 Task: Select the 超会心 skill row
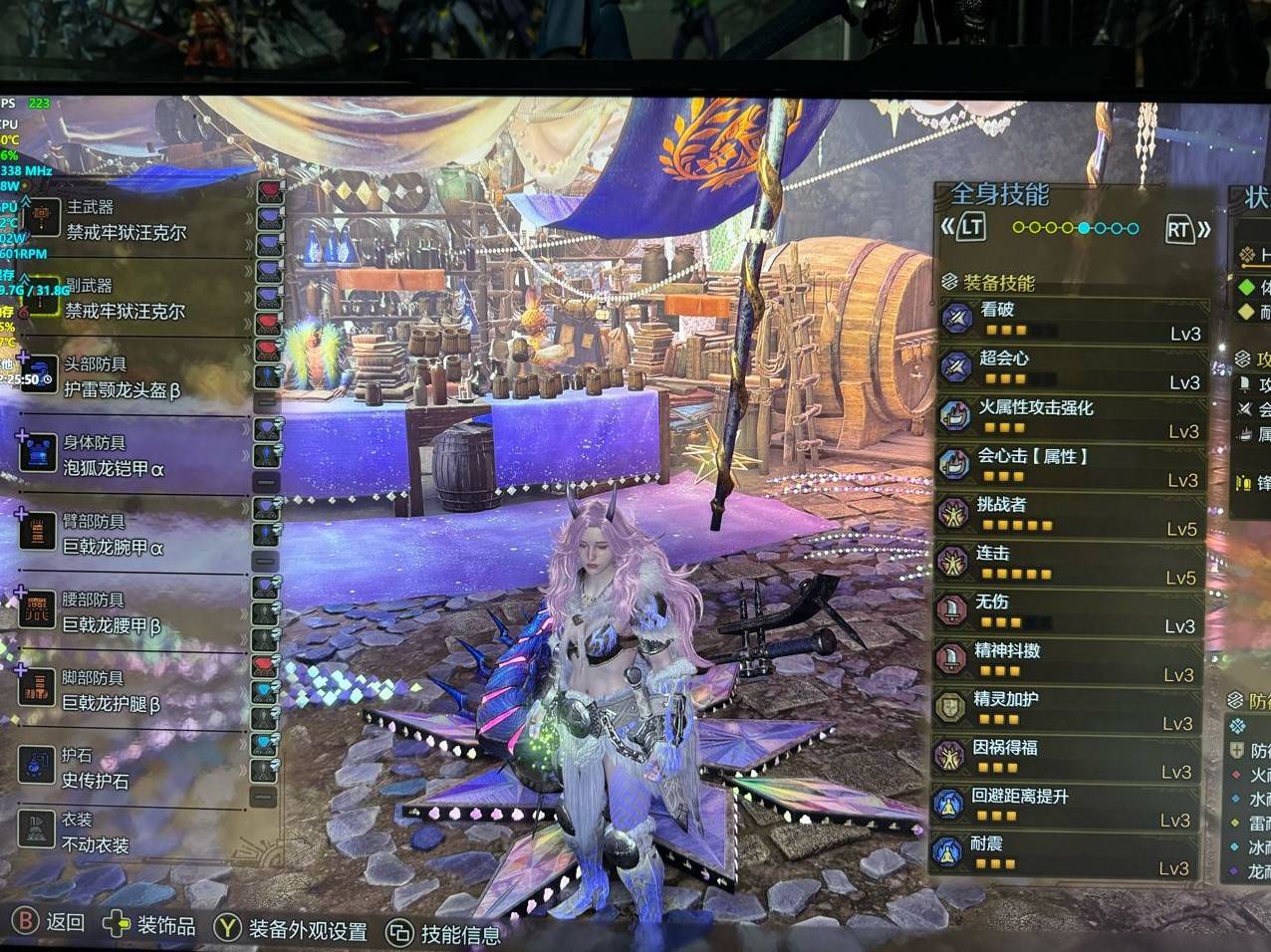tap(1071, 369)
